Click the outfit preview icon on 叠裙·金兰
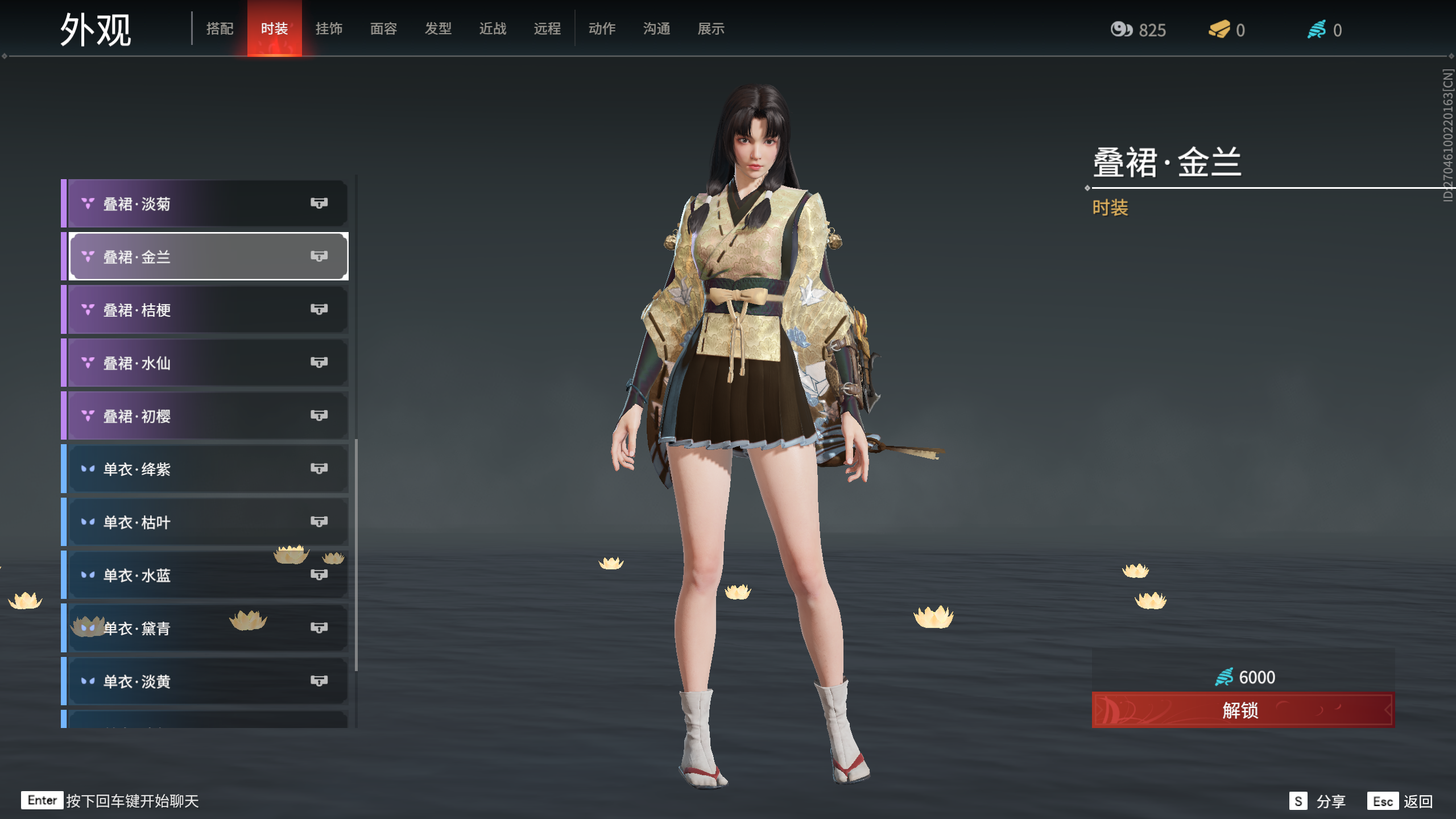Image resolution: width=1456 pixels, height=819 pixels. tap(319, 257)
